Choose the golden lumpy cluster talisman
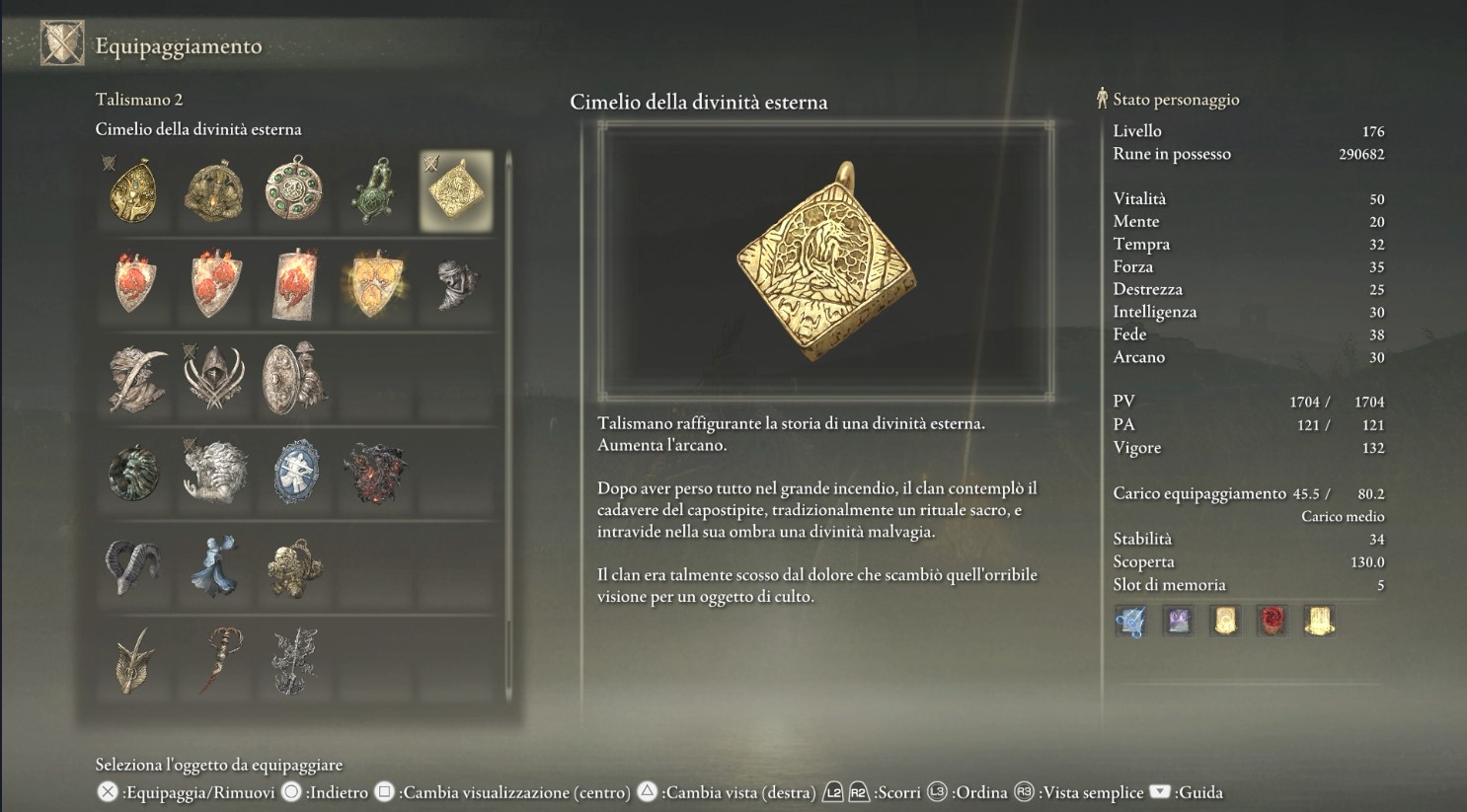 point(294,567)
